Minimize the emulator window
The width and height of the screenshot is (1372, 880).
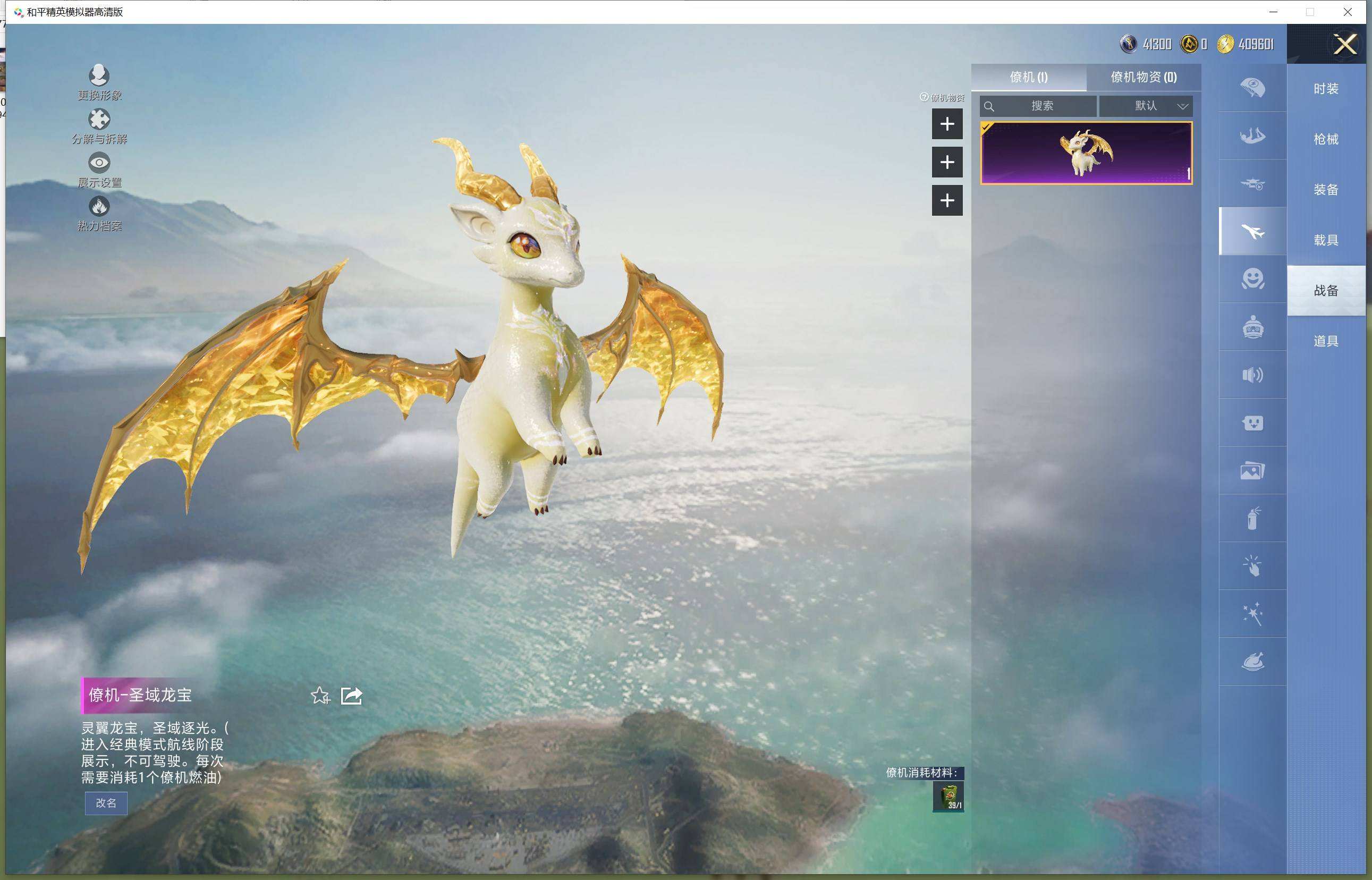[1273, 12]
